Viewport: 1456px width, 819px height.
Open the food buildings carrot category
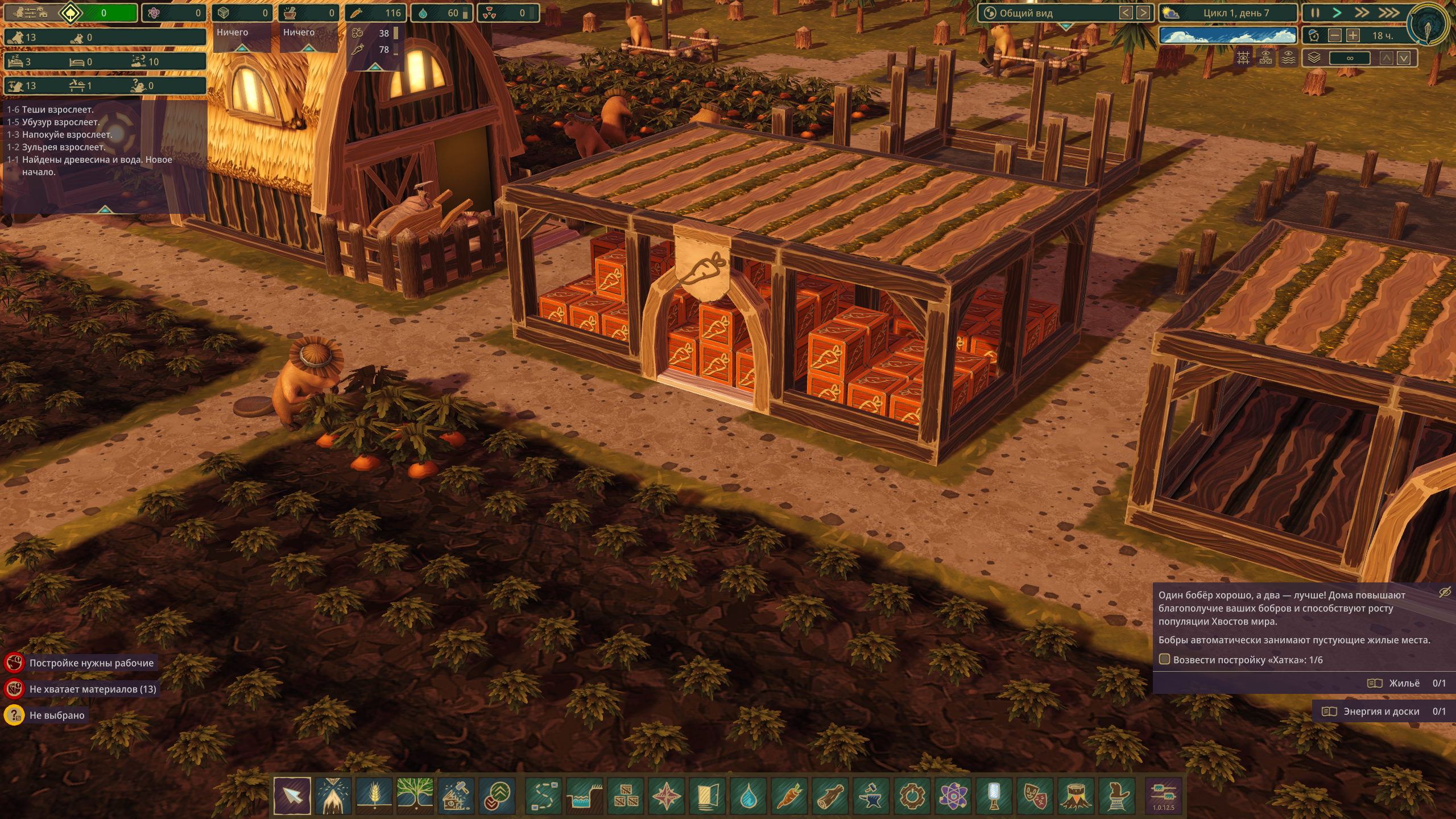[789, 795]
